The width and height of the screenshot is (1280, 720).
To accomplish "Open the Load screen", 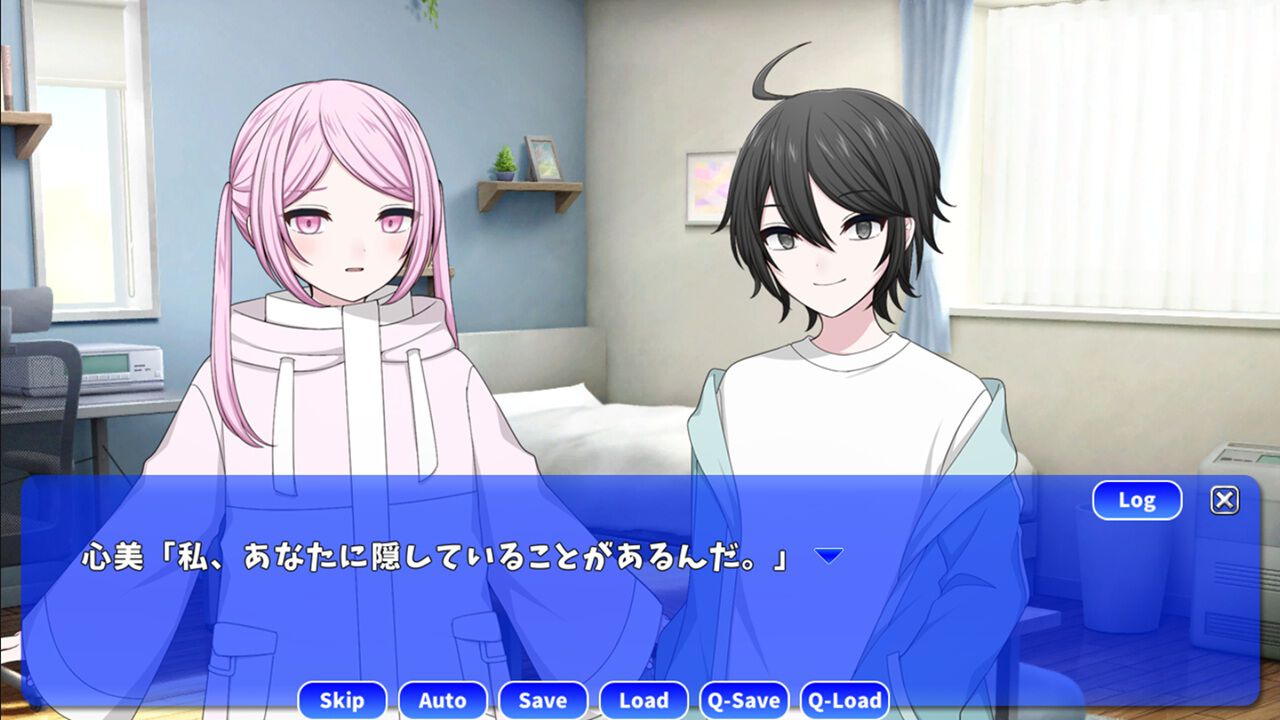I will click(645, 701).
